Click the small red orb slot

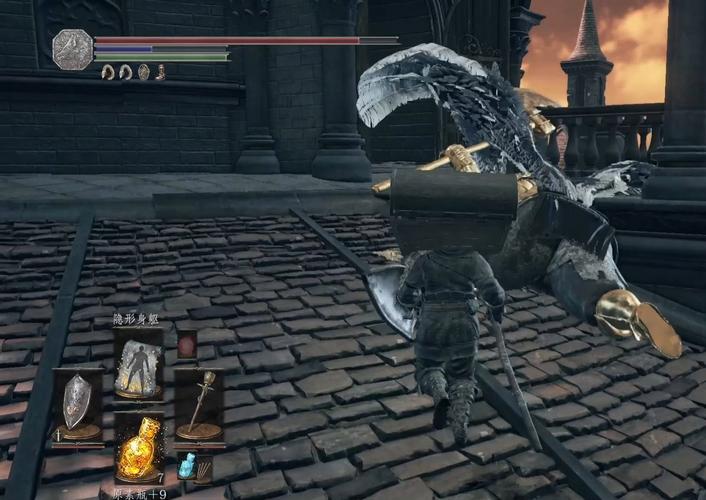(187, 346)
